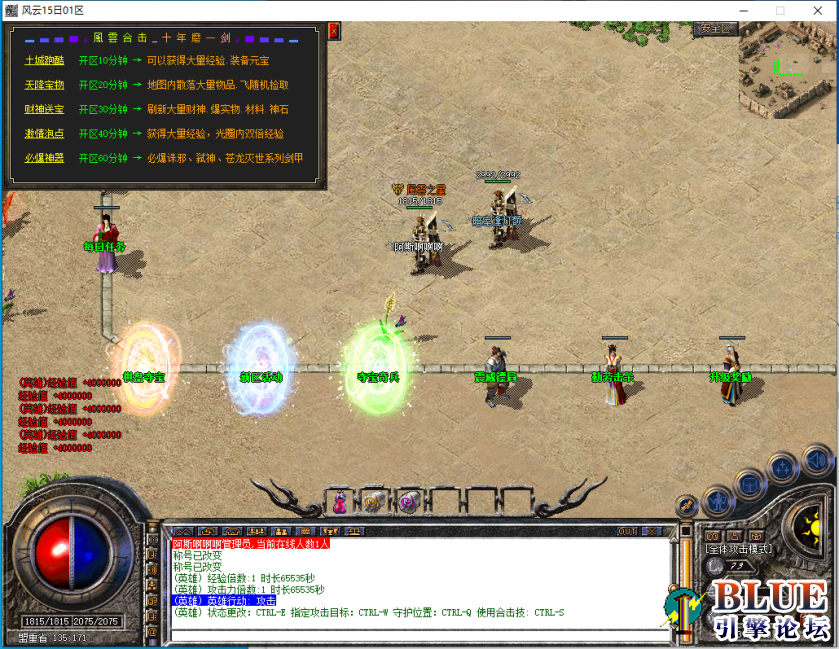Close the game window
Image resolution: width=839 pixels, height=649 pixels.
[x=815, y=10]
